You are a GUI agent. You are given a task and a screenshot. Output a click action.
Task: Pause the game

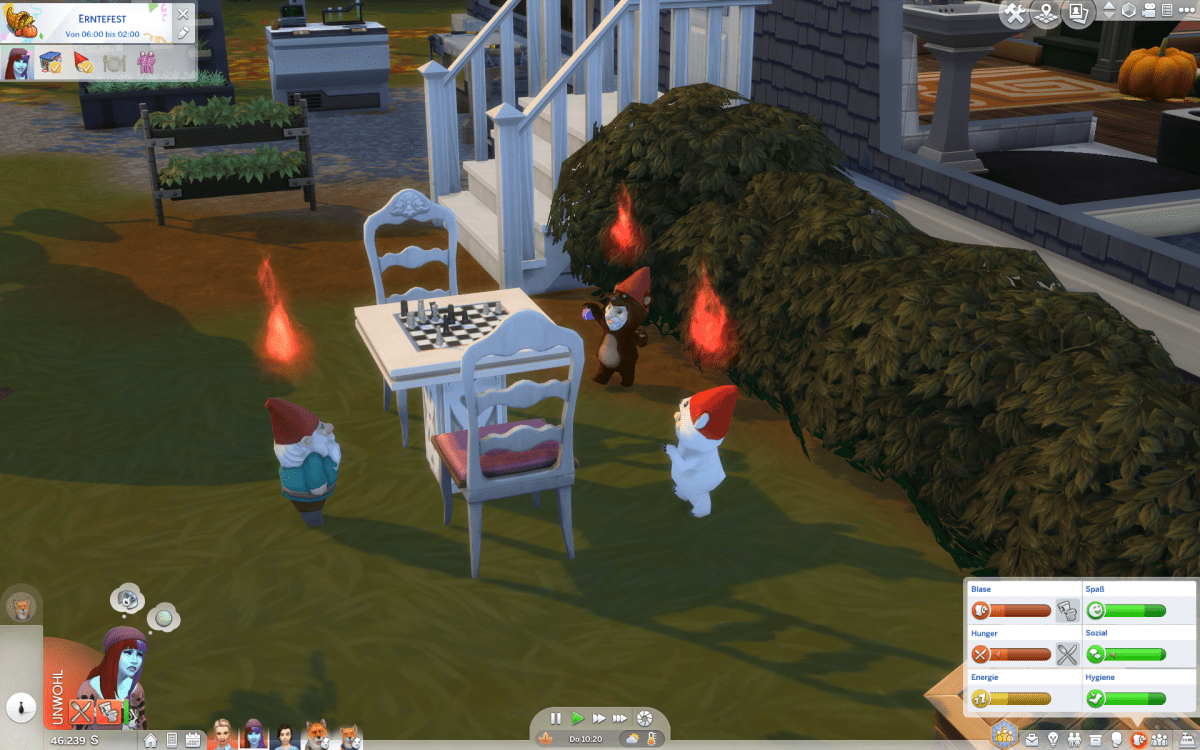pyautogui.click(x=556, y=718)
